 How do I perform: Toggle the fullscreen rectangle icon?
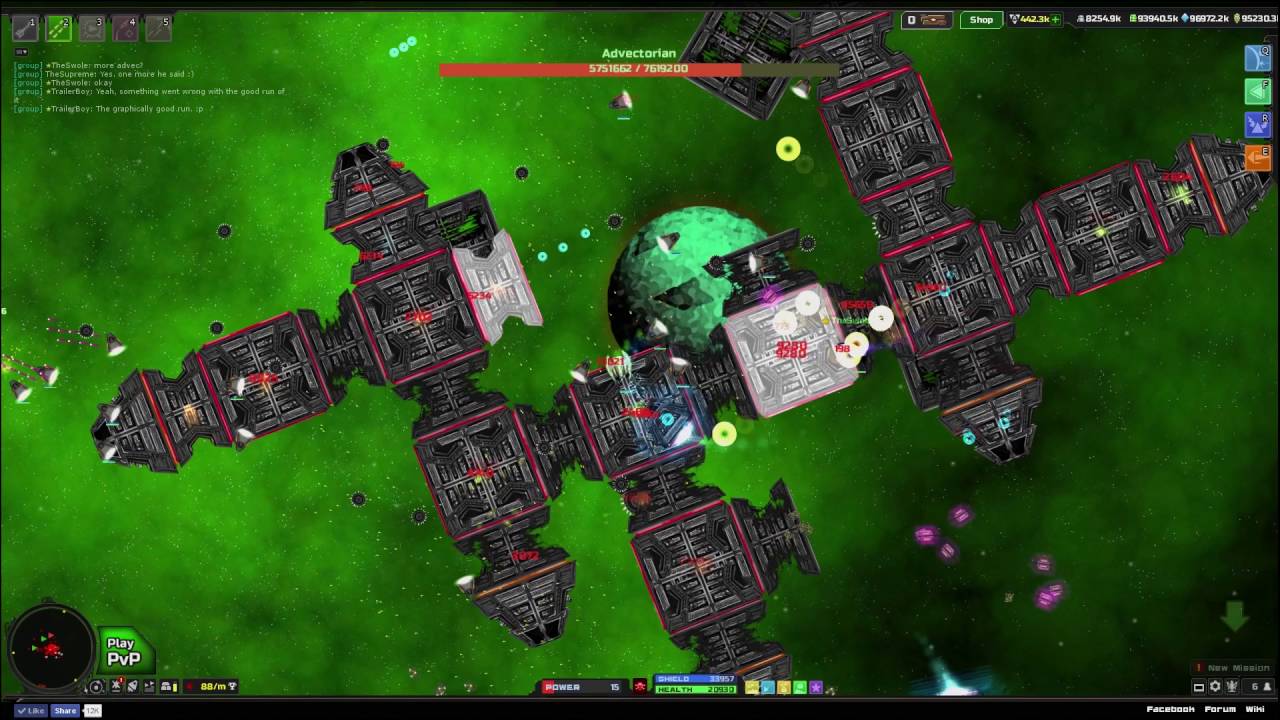1198,687
